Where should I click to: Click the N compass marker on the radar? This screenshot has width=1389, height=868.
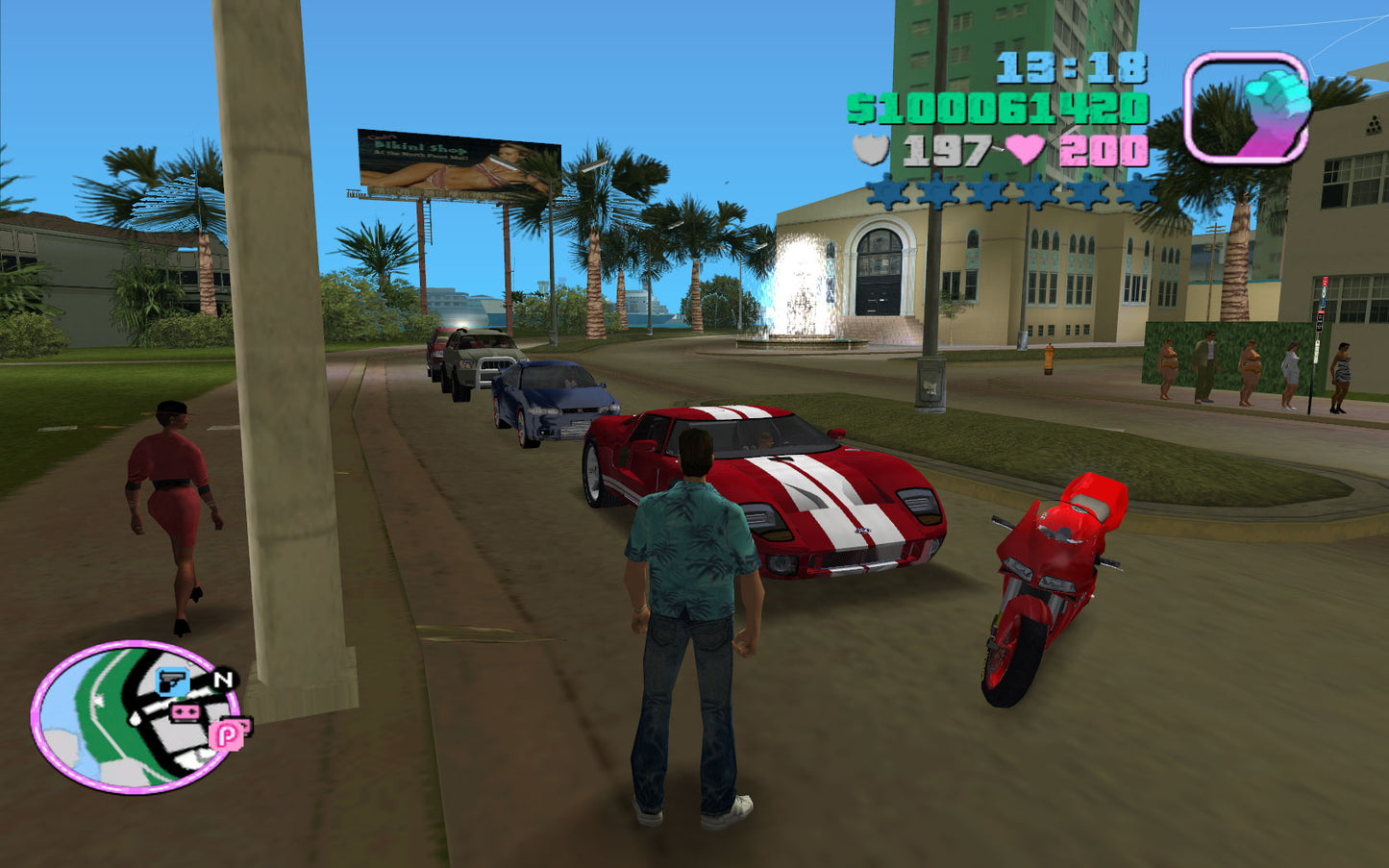click(223, 679)
